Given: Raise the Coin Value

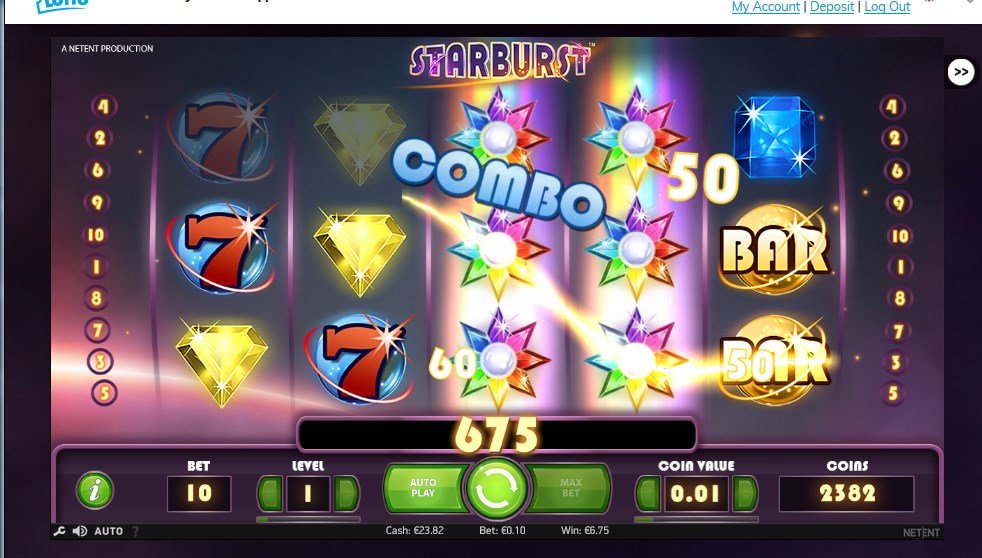Looking at the screenshot, I should (744, 493).
